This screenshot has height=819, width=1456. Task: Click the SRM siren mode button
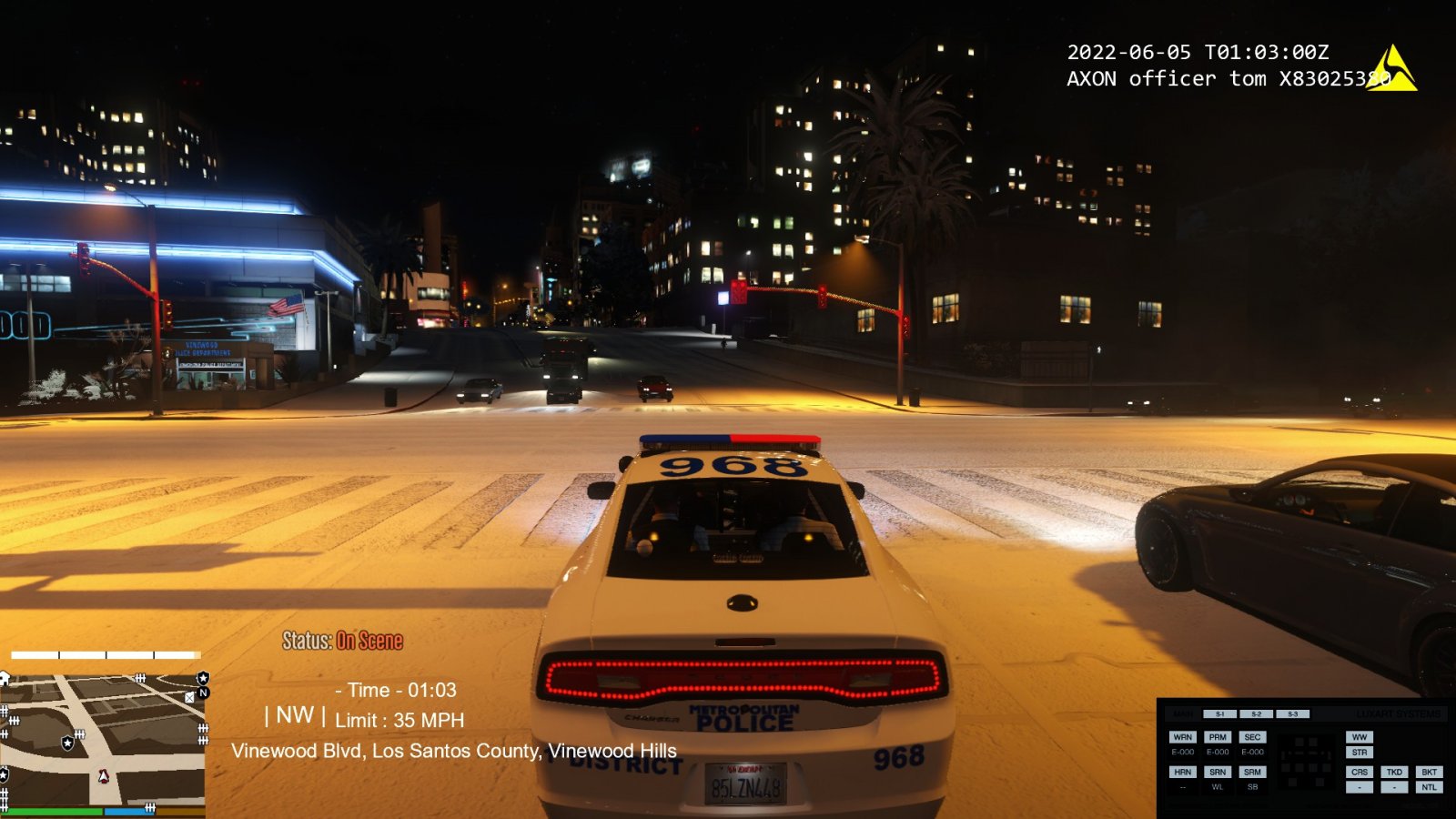(x=1252, y=772)
